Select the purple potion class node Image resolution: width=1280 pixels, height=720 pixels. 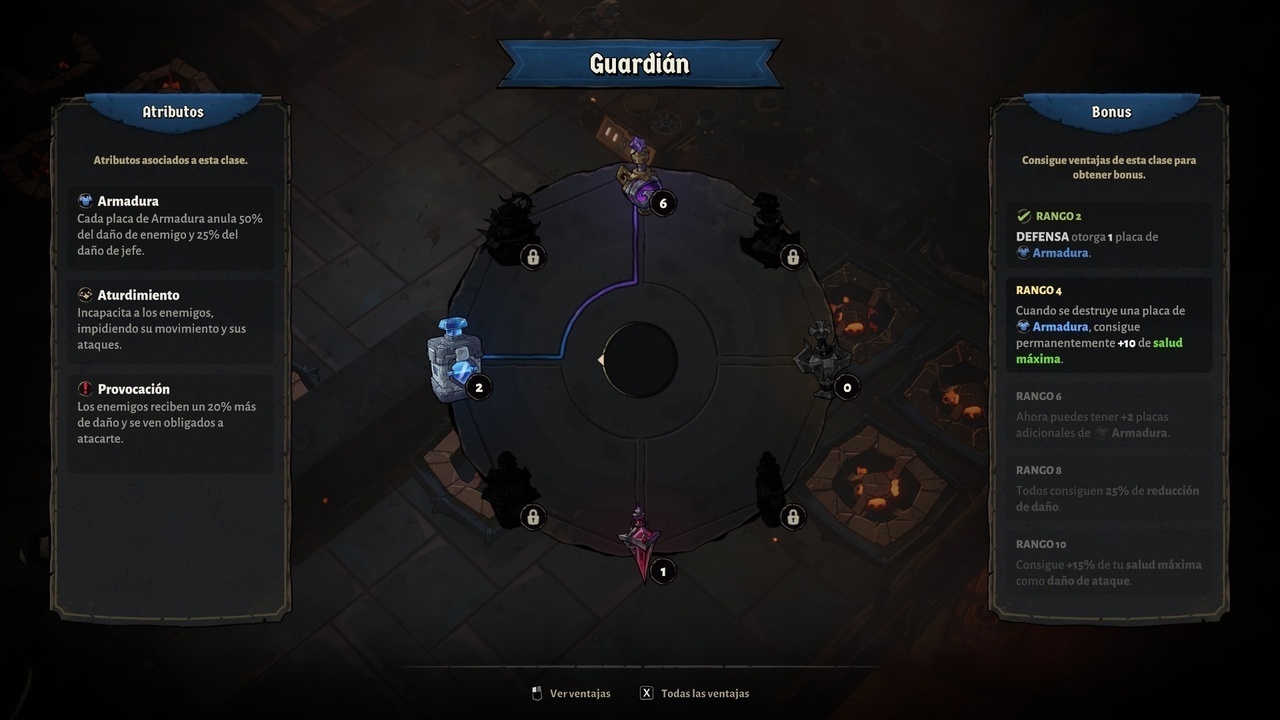(639, 177)
